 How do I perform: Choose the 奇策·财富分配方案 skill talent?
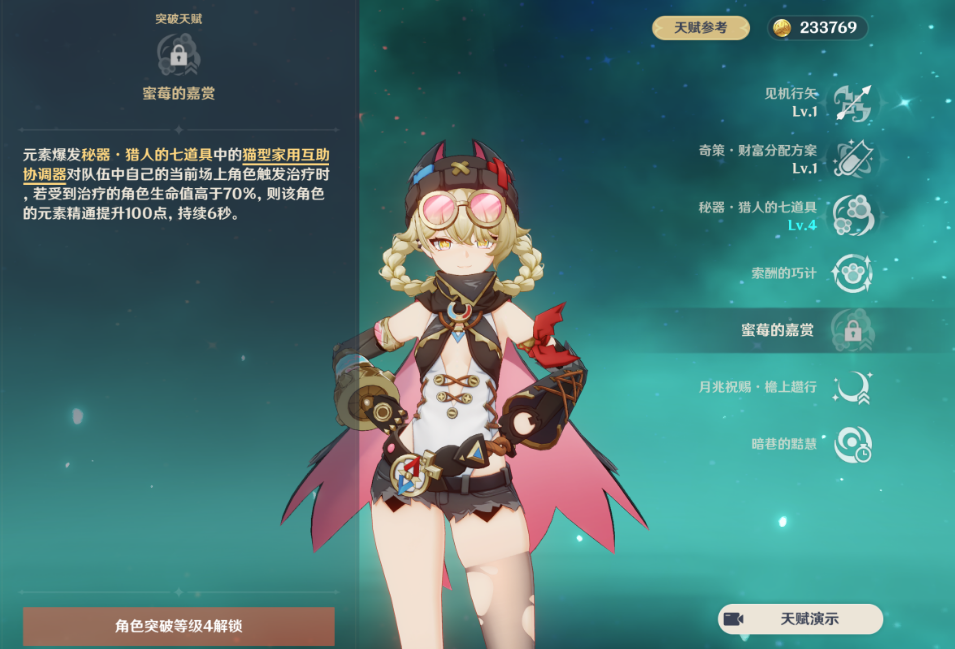(x=852, y=159)
